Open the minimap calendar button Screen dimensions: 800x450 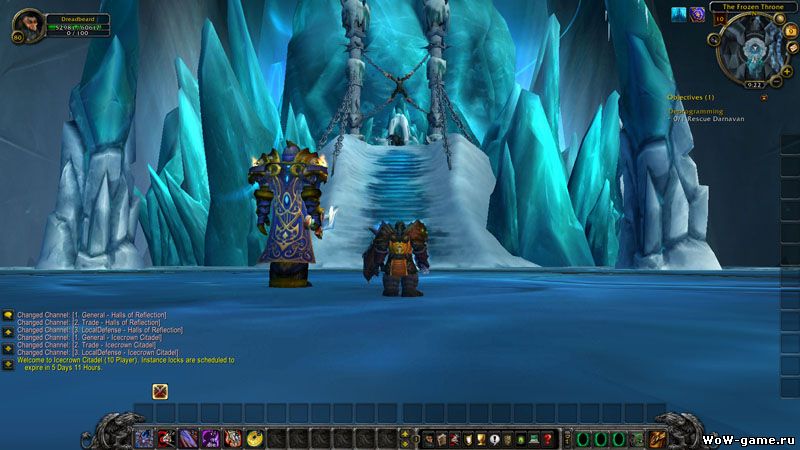coord(791,29)
